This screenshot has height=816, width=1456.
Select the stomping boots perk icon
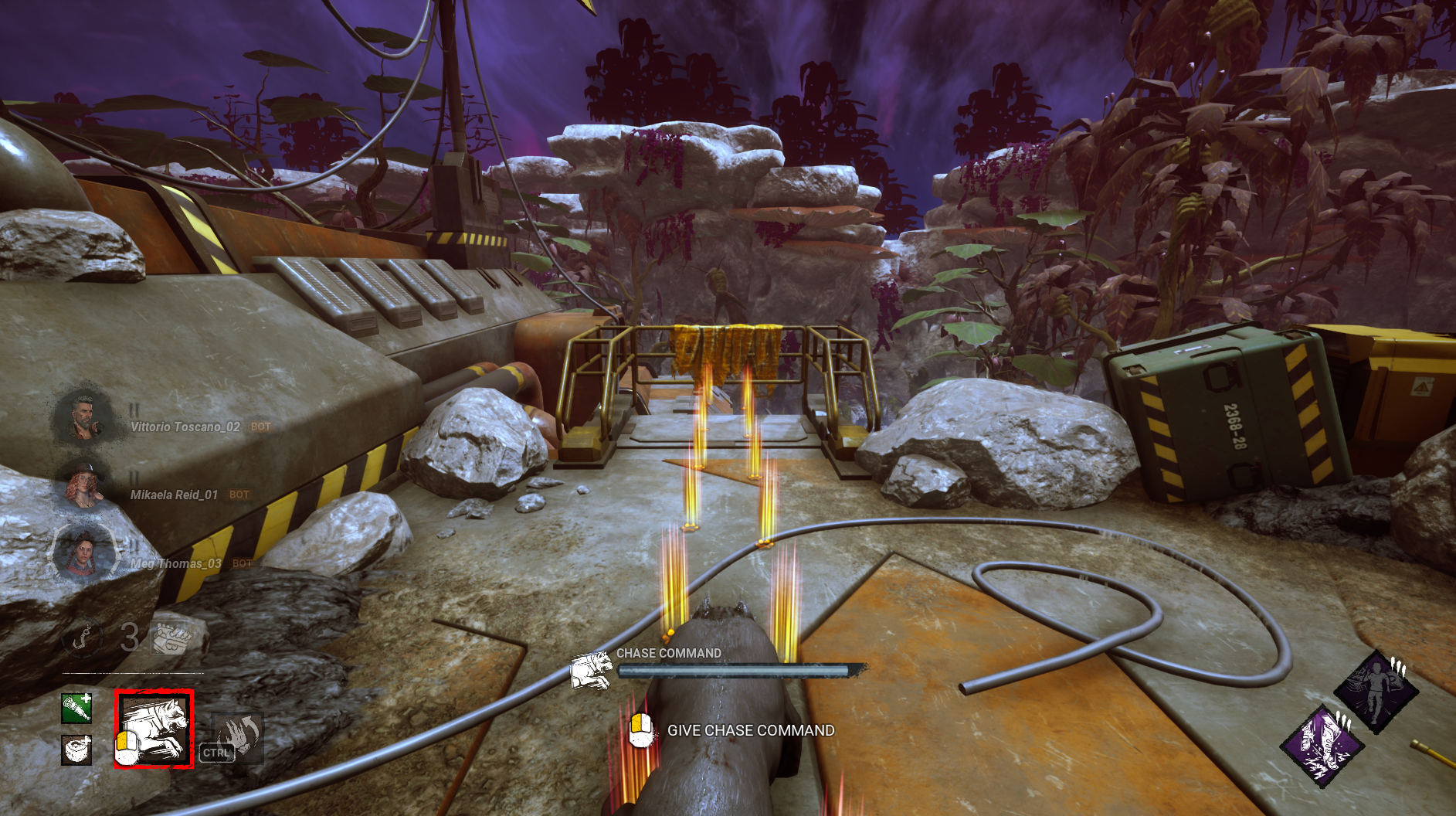tap(1322, 746)
